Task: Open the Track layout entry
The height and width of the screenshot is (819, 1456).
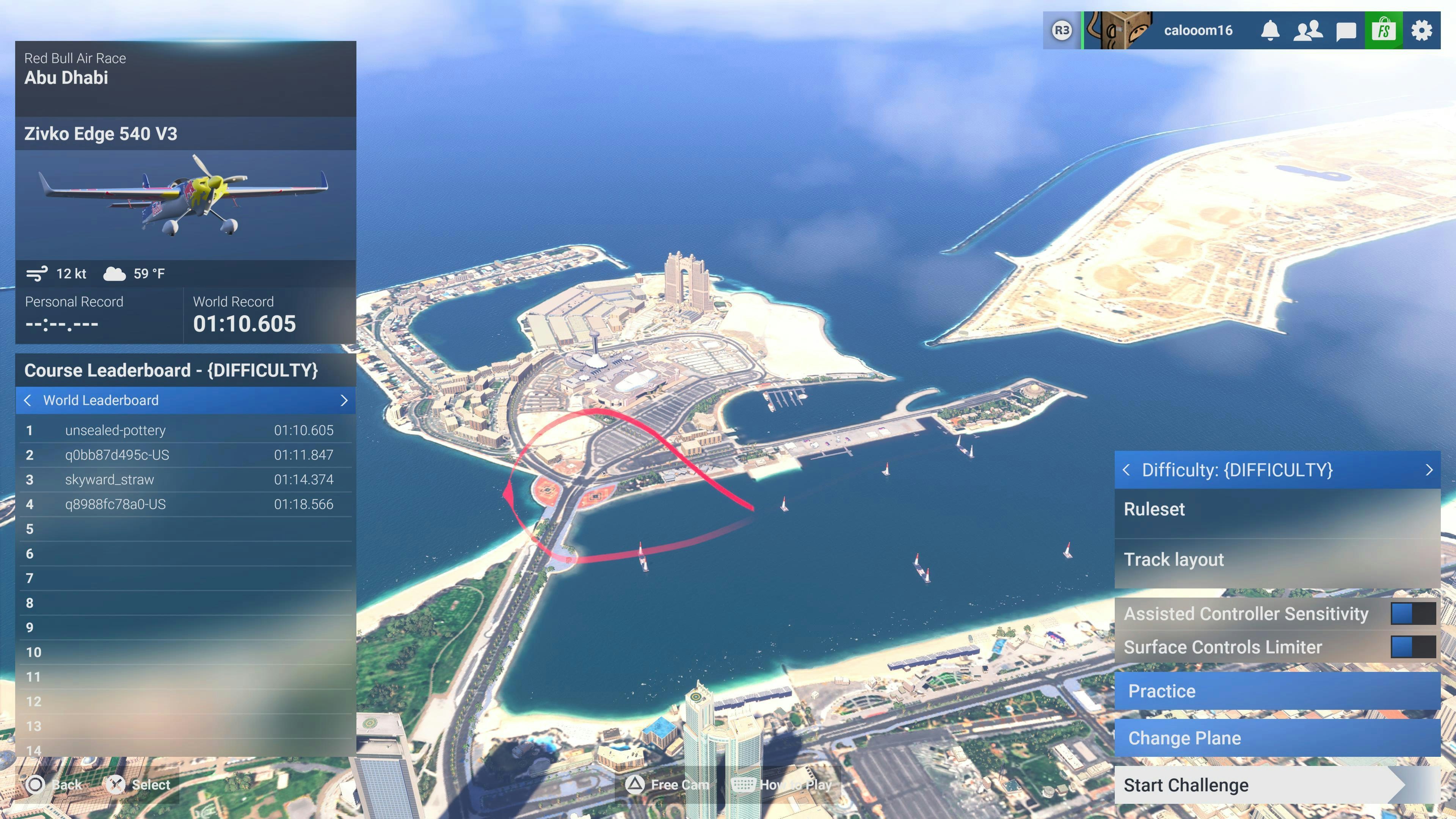Action: 1276,560
